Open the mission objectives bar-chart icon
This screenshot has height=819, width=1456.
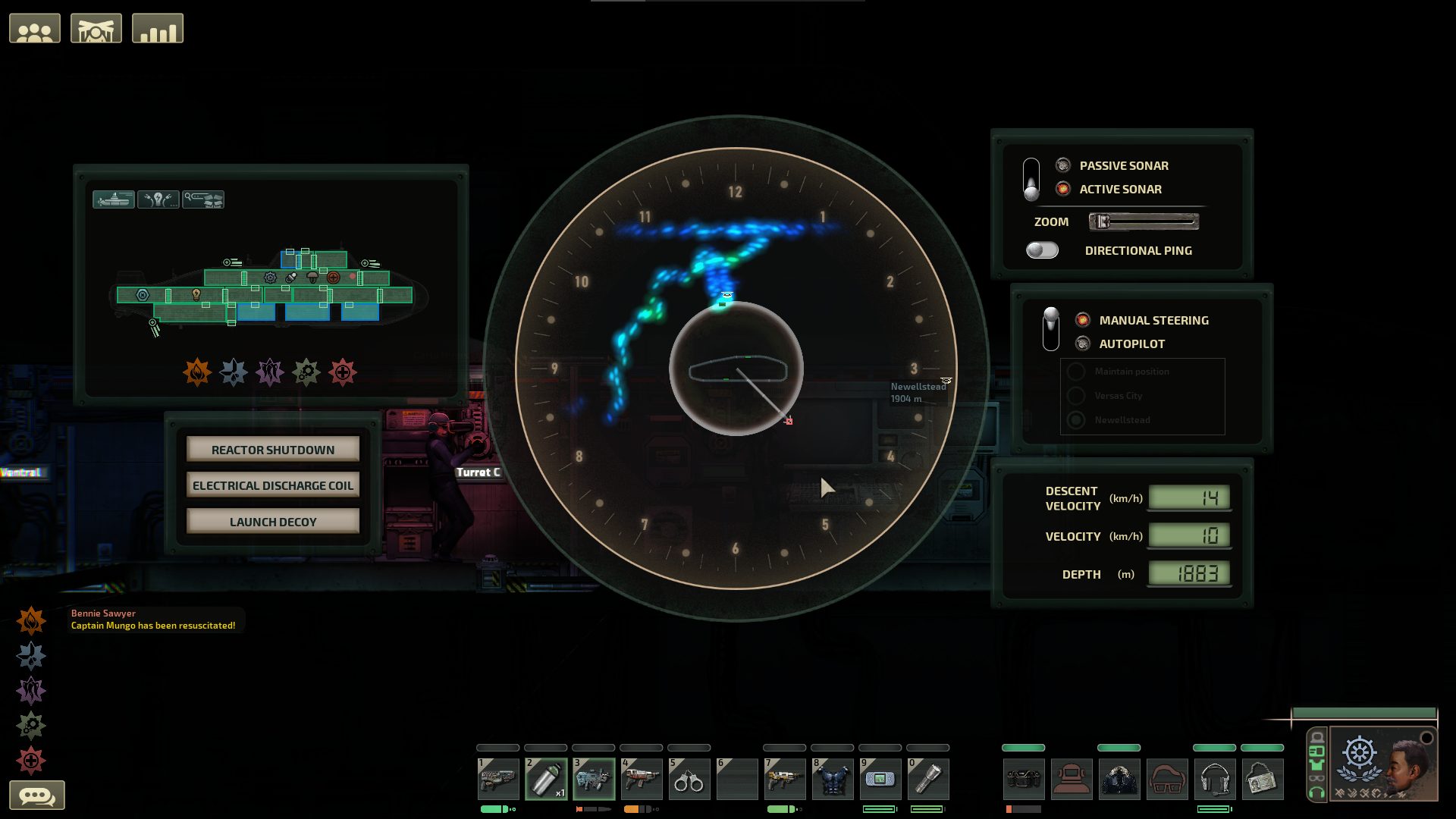pos(158,27)
